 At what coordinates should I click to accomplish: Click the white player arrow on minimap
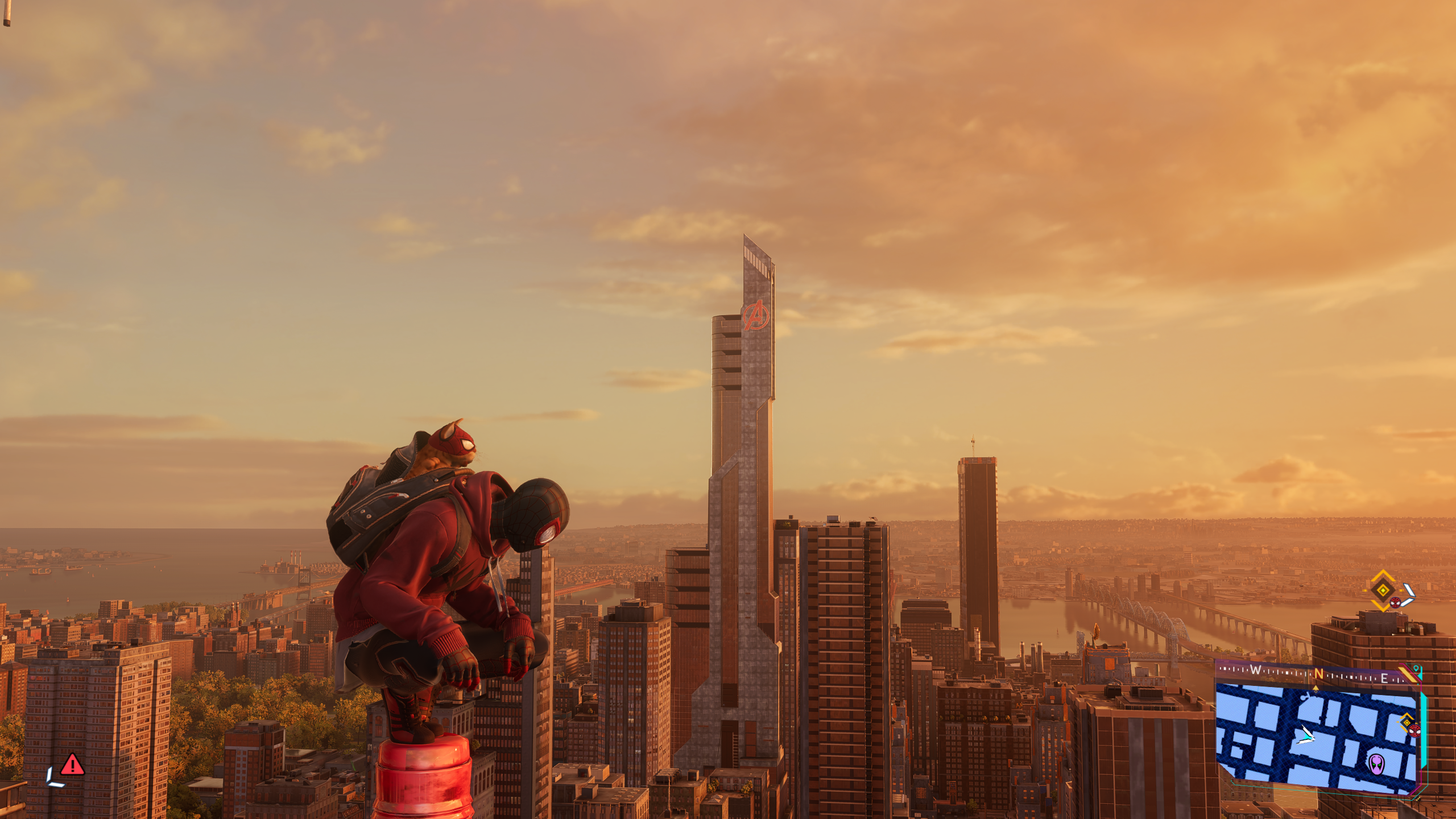click(x=1305, y=735)
